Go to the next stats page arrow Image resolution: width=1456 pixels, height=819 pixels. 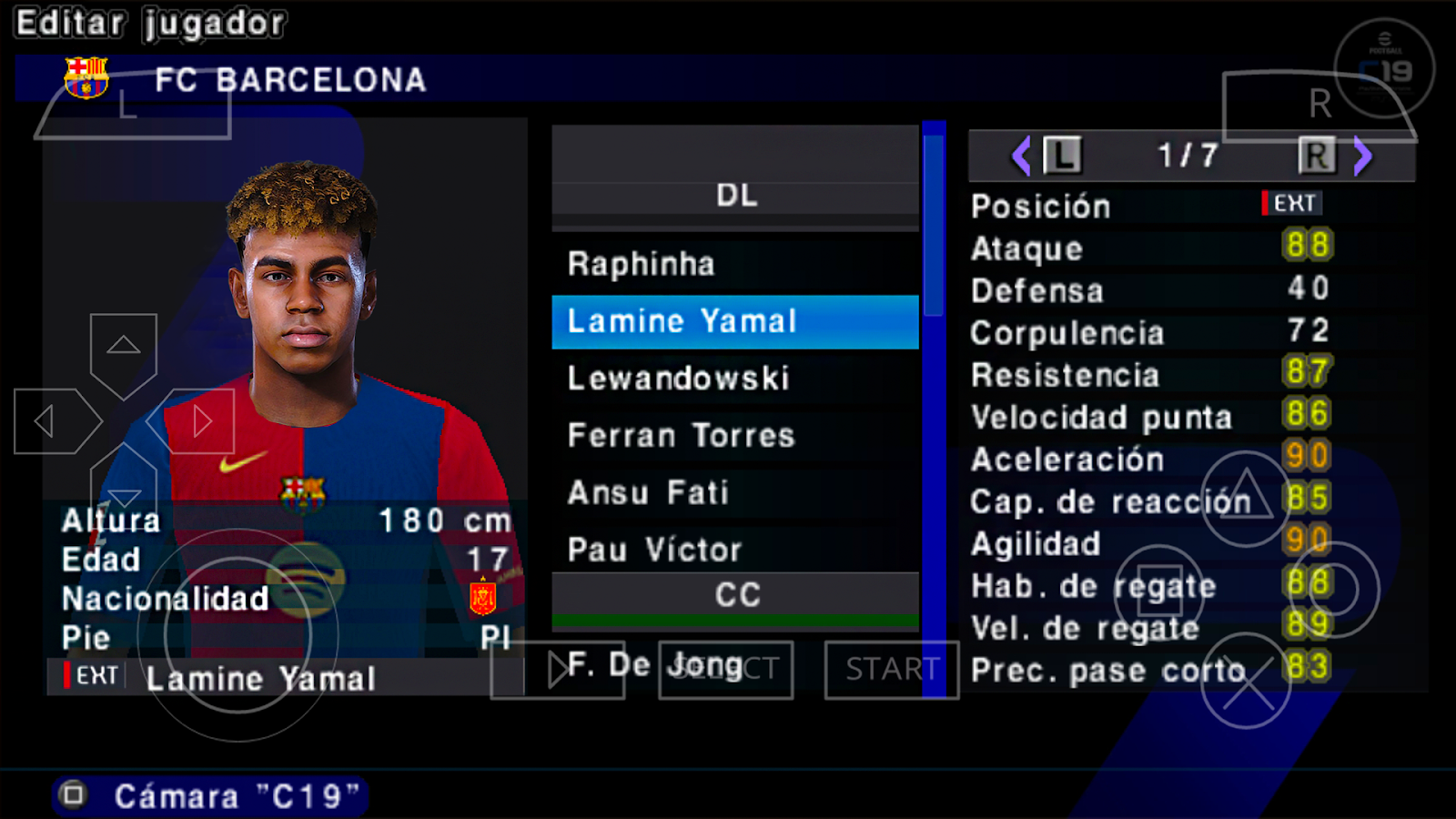pyautogui.click(x=1362, y=157)
